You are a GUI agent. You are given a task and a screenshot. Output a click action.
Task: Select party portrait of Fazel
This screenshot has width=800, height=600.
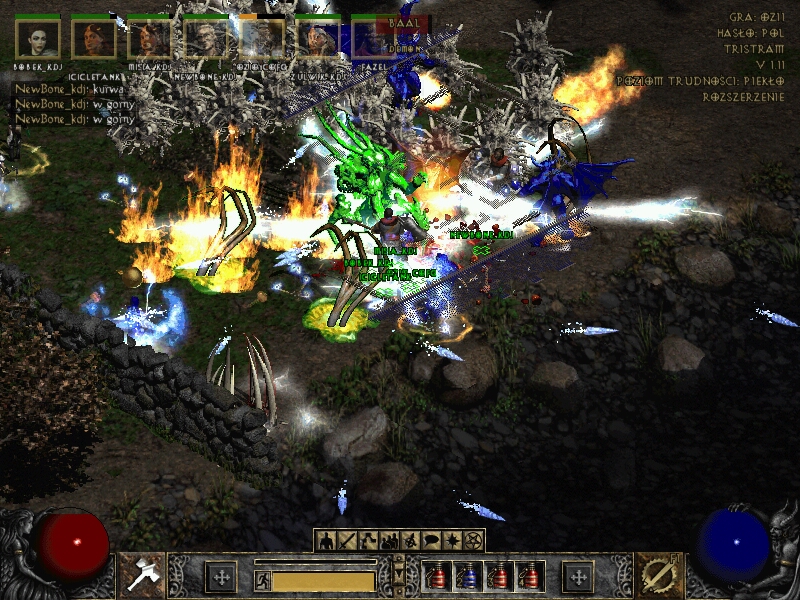[x=372, y=38]
